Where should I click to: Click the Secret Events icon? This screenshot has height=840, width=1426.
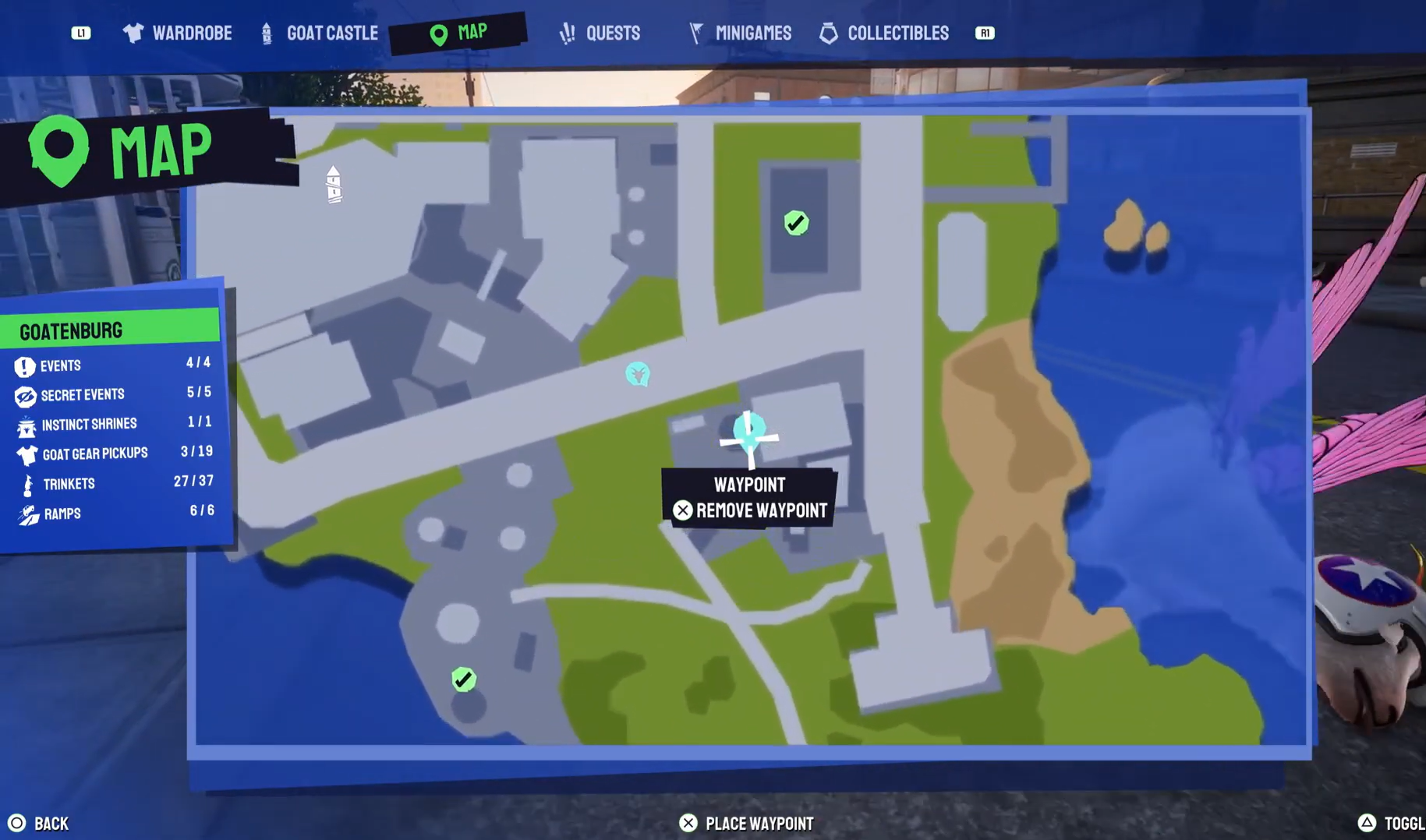(x=26, y=395)
